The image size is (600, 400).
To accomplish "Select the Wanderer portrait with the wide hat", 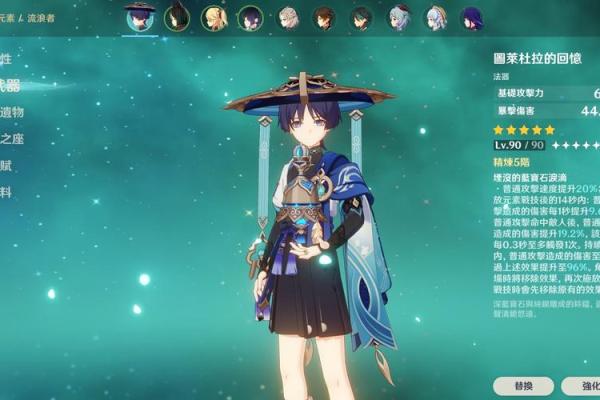I will [139, 17].
